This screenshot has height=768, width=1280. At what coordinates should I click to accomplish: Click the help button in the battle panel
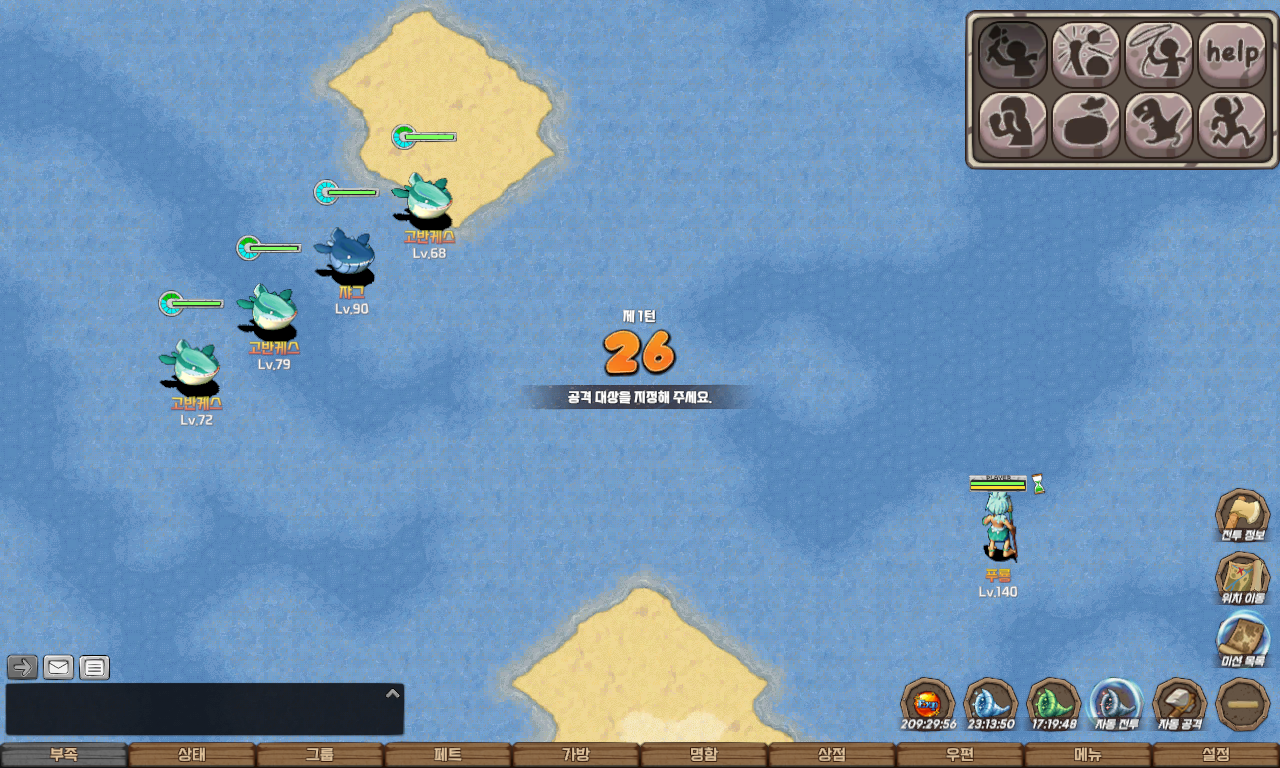tap(1231, 54)
